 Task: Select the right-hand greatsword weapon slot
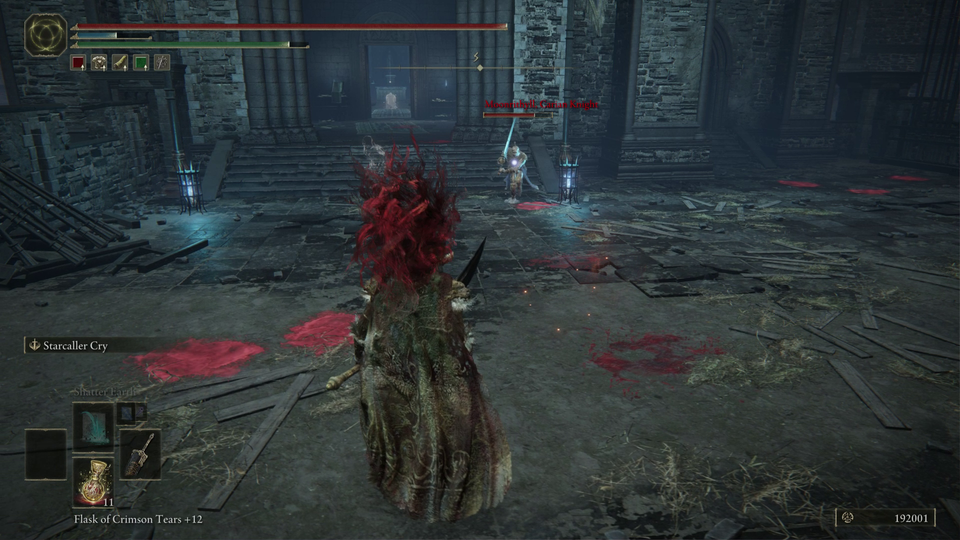point(140,454)
